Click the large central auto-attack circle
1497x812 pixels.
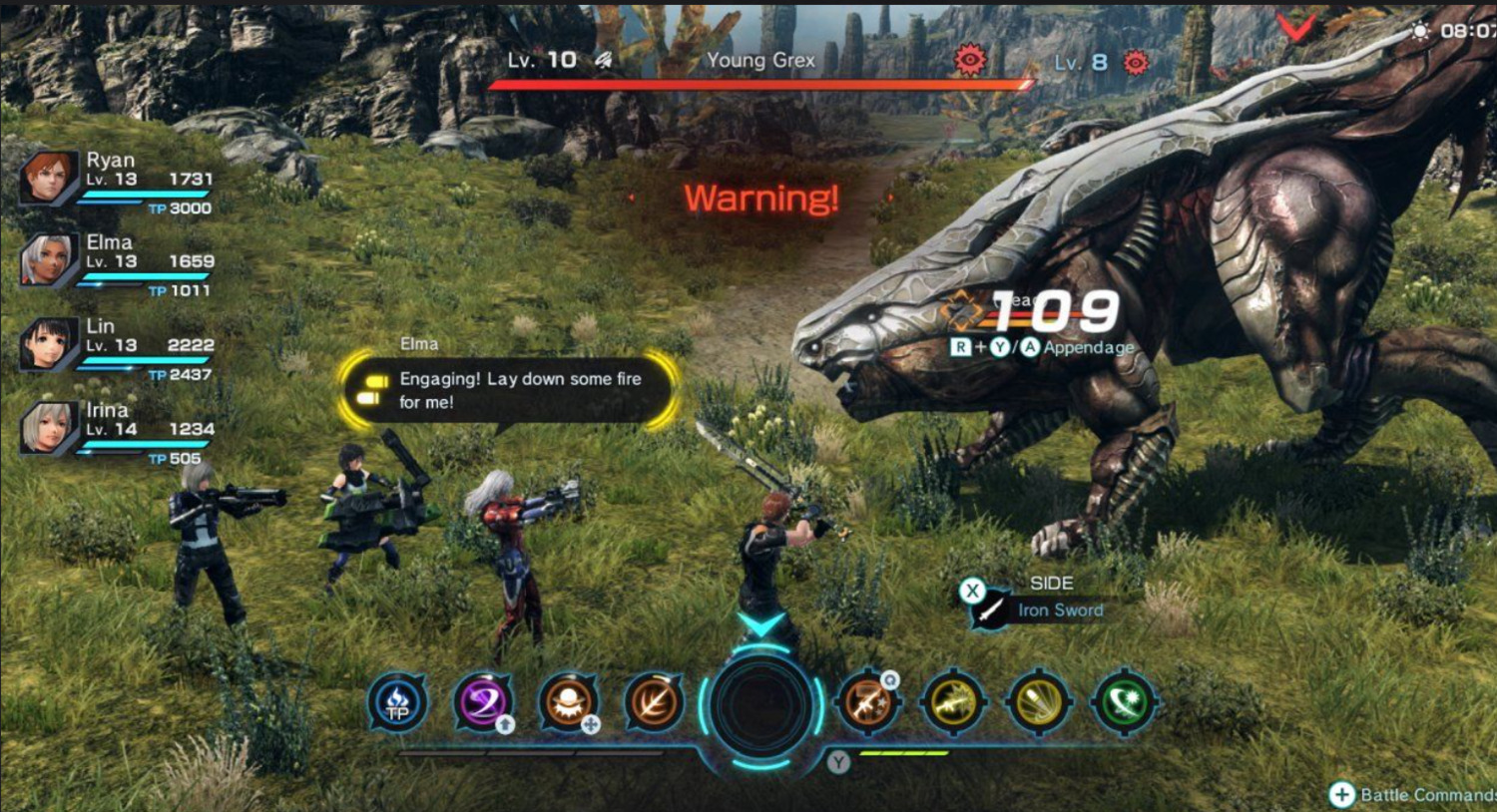tap(761, 704)
